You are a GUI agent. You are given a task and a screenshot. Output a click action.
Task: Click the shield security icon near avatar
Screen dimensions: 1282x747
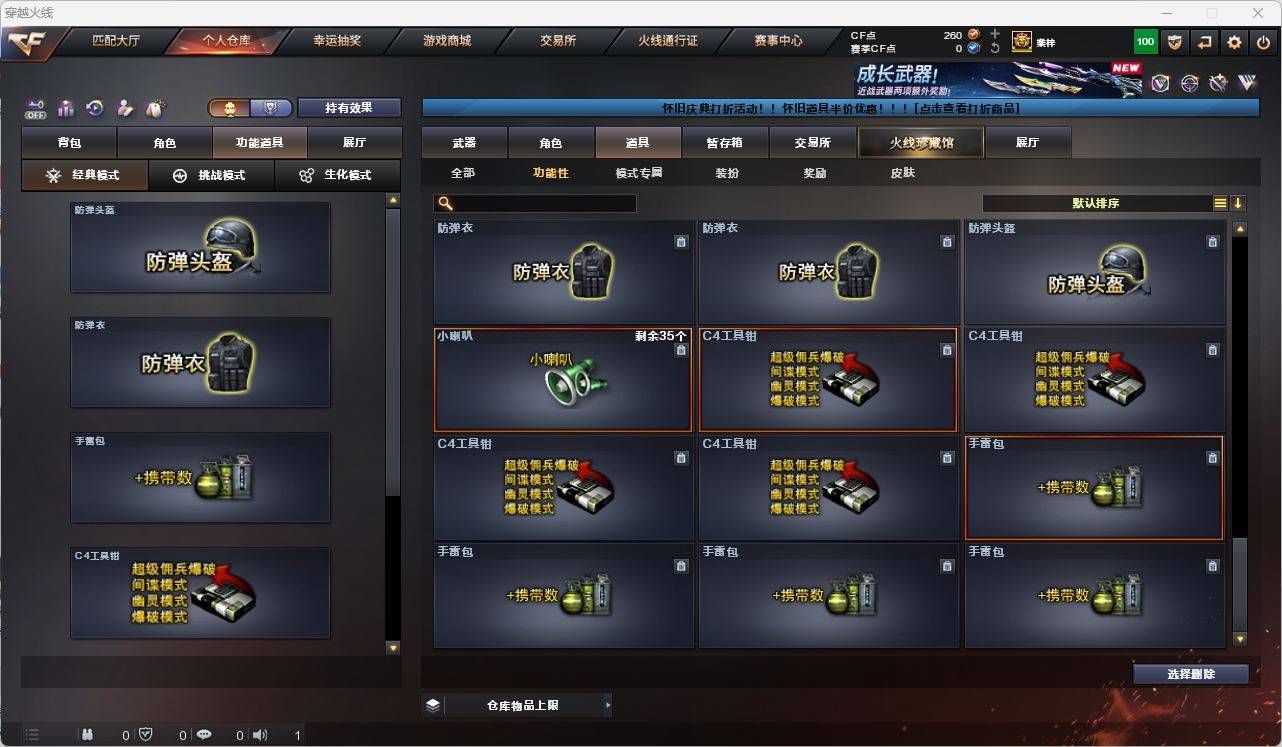(x=1176, y=42)
